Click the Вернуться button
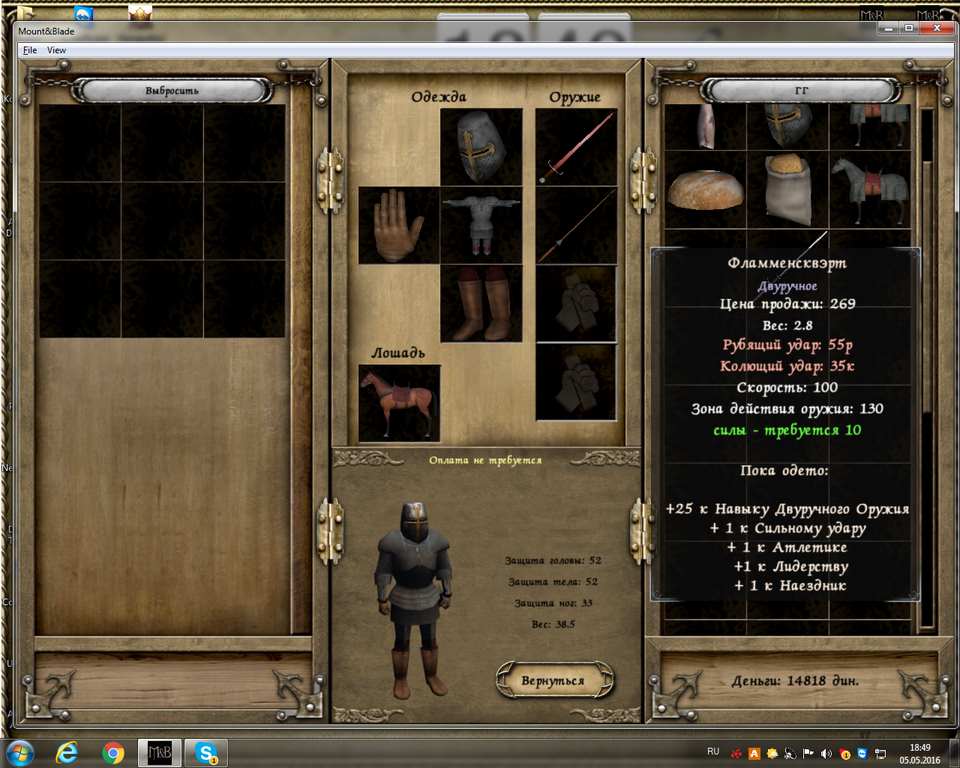The width and height of the screenshot is (960, 768). tap(552, 680)
